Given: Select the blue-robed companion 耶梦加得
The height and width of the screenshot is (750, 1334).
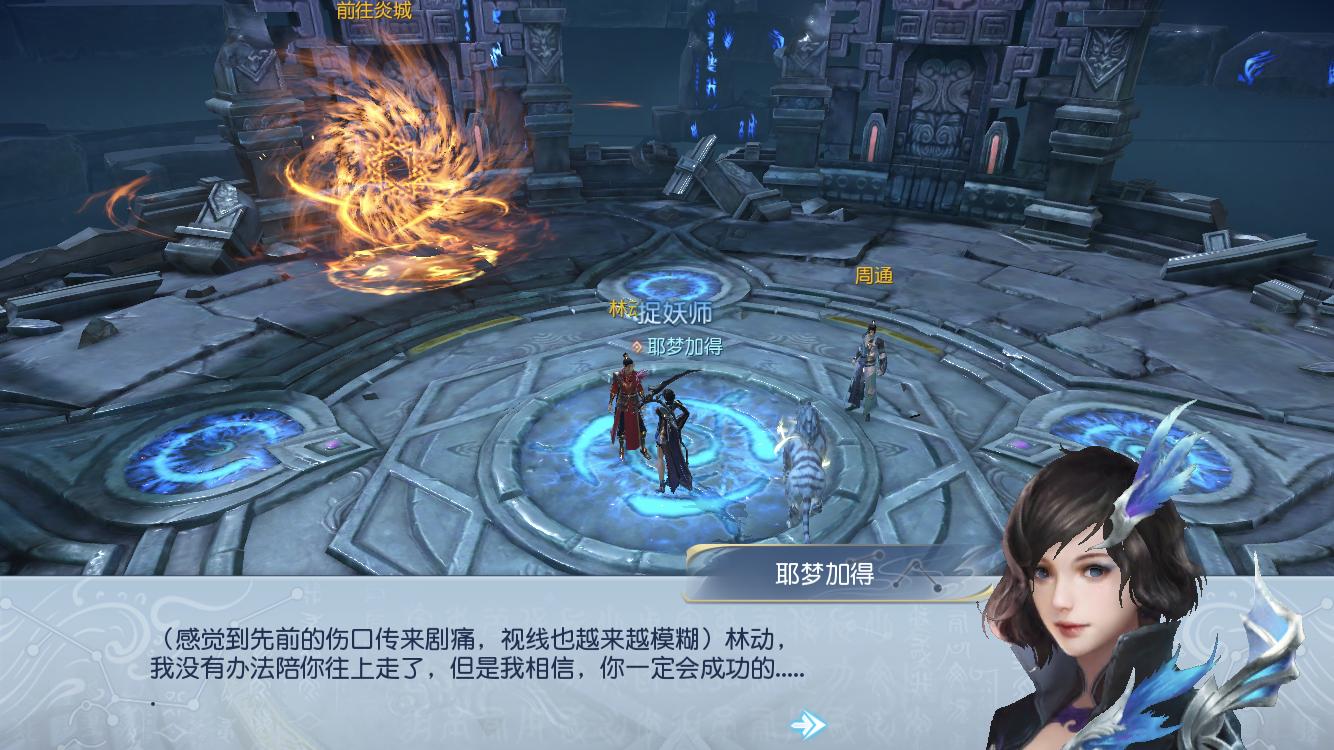Looking at the screenshot, I should [668, 430].
